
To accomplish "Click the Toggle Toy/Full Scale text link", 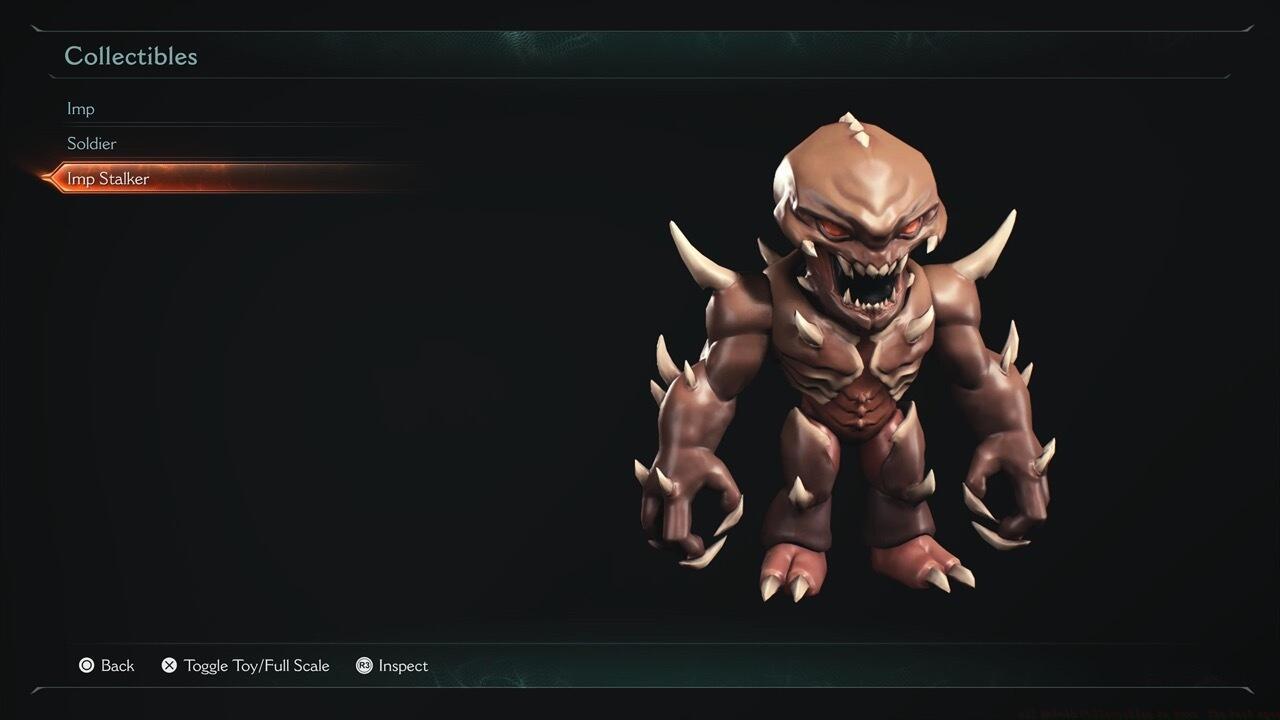I will coord(257,665).
